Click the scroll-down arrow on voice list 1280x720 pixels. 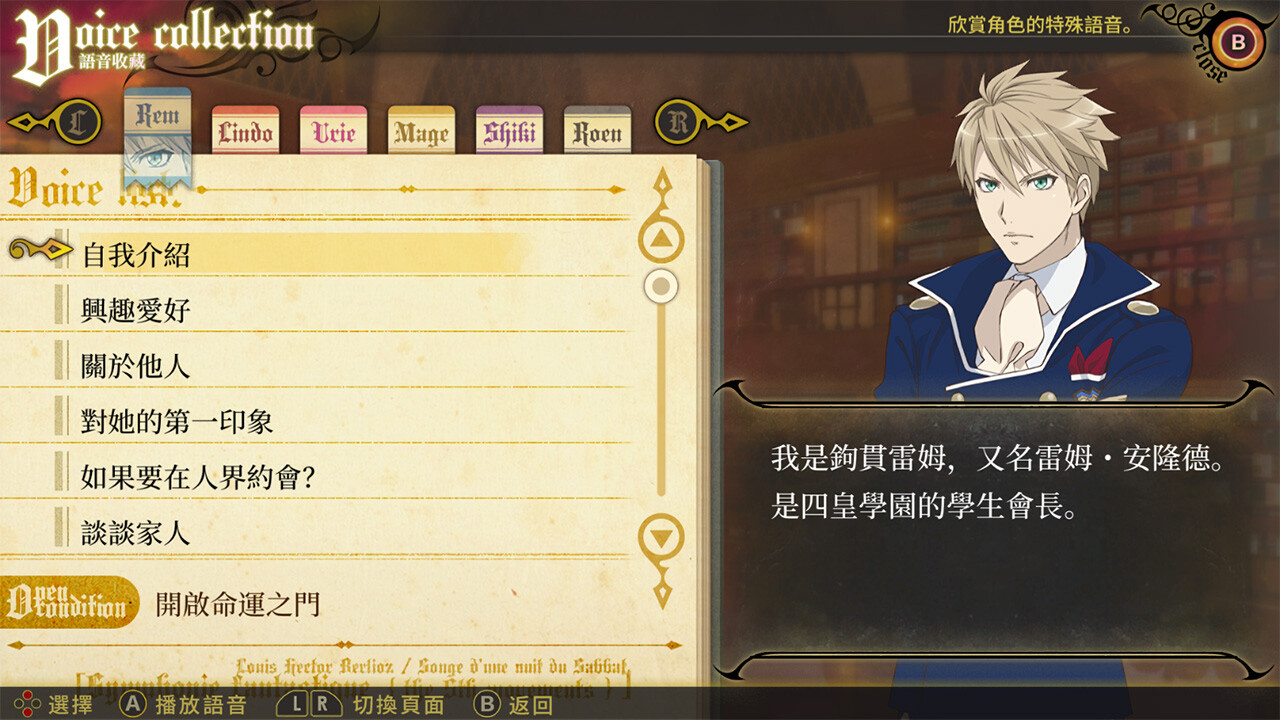[x=661, y=537]
